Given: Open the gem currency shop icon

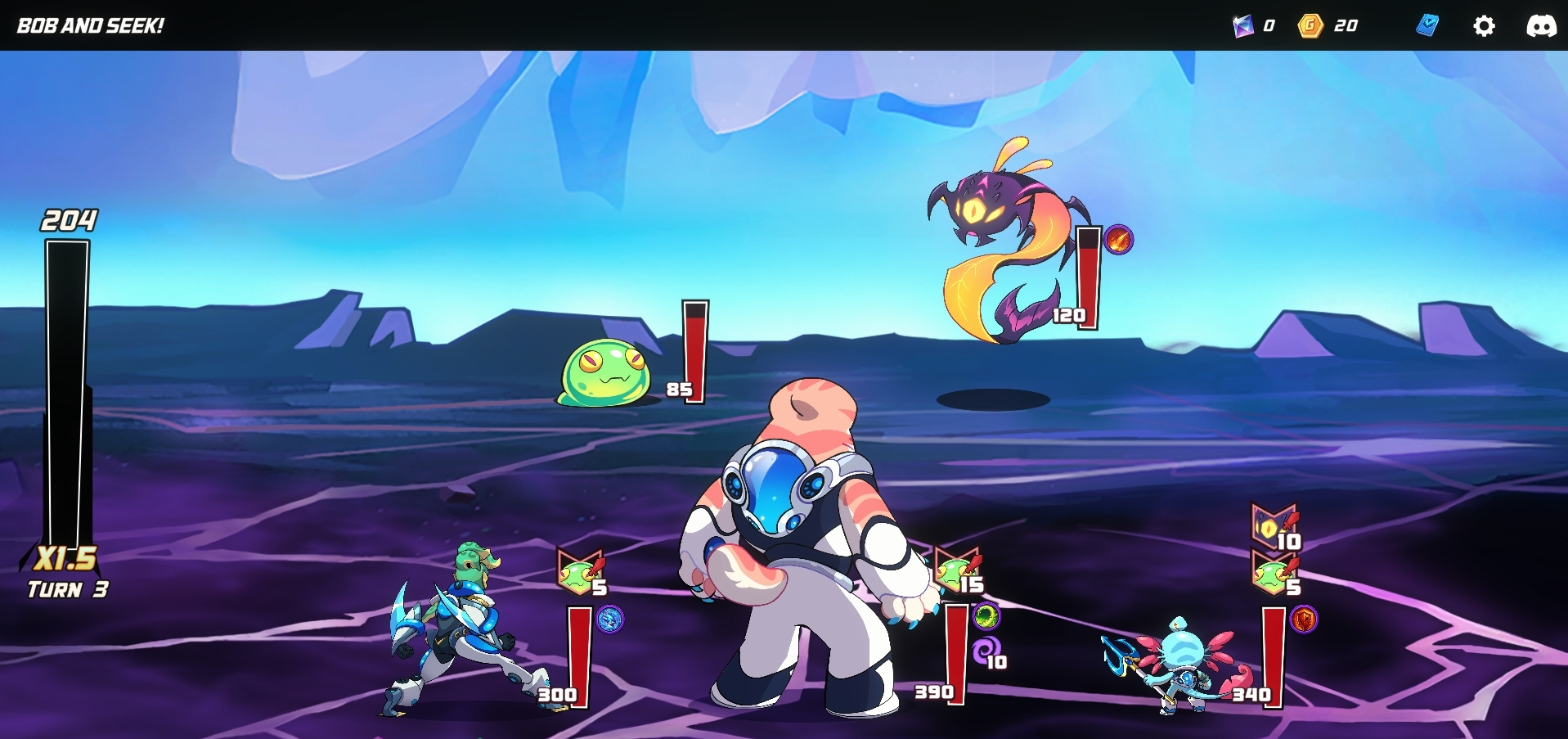Looking at the screenshot, I should pyautogui.click(x=1243, y=25).
